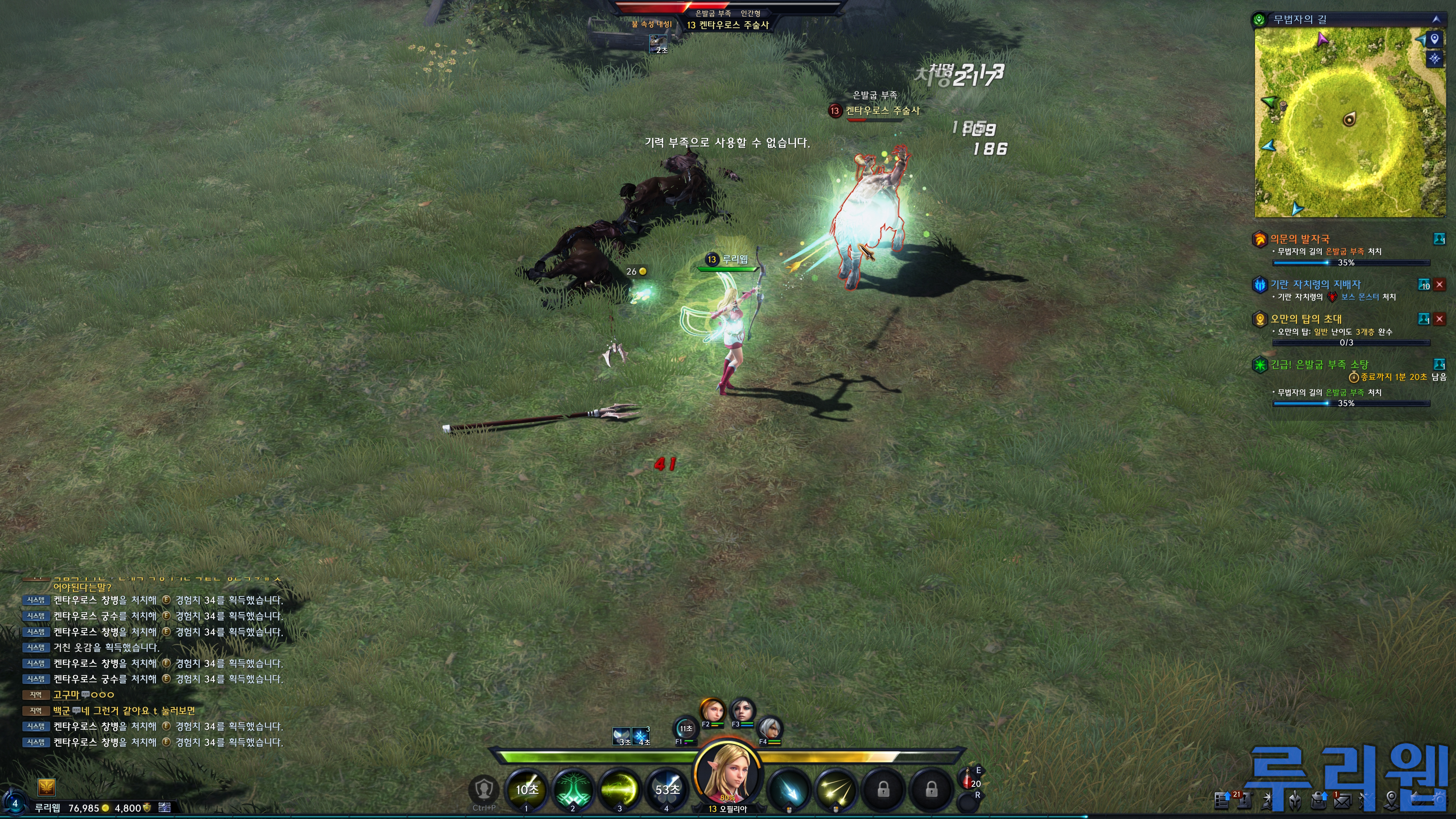Select the 긴급! 은발굽 부족 소탕 event
This screenshot has height=819, width=1456.
click(1319, 364)
